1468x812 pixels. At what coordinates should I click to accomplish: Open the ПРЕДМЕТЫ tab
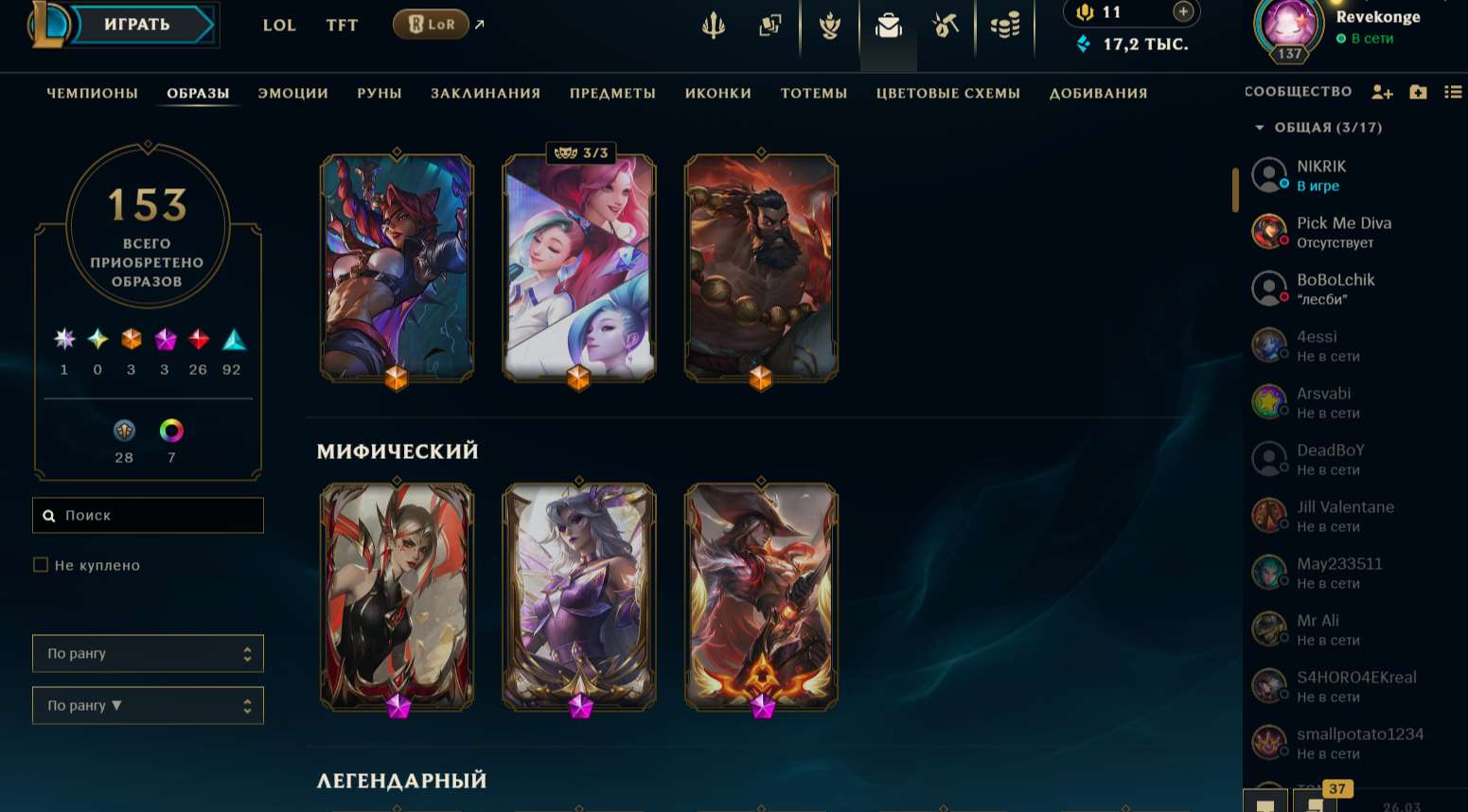tap(612, 93)
